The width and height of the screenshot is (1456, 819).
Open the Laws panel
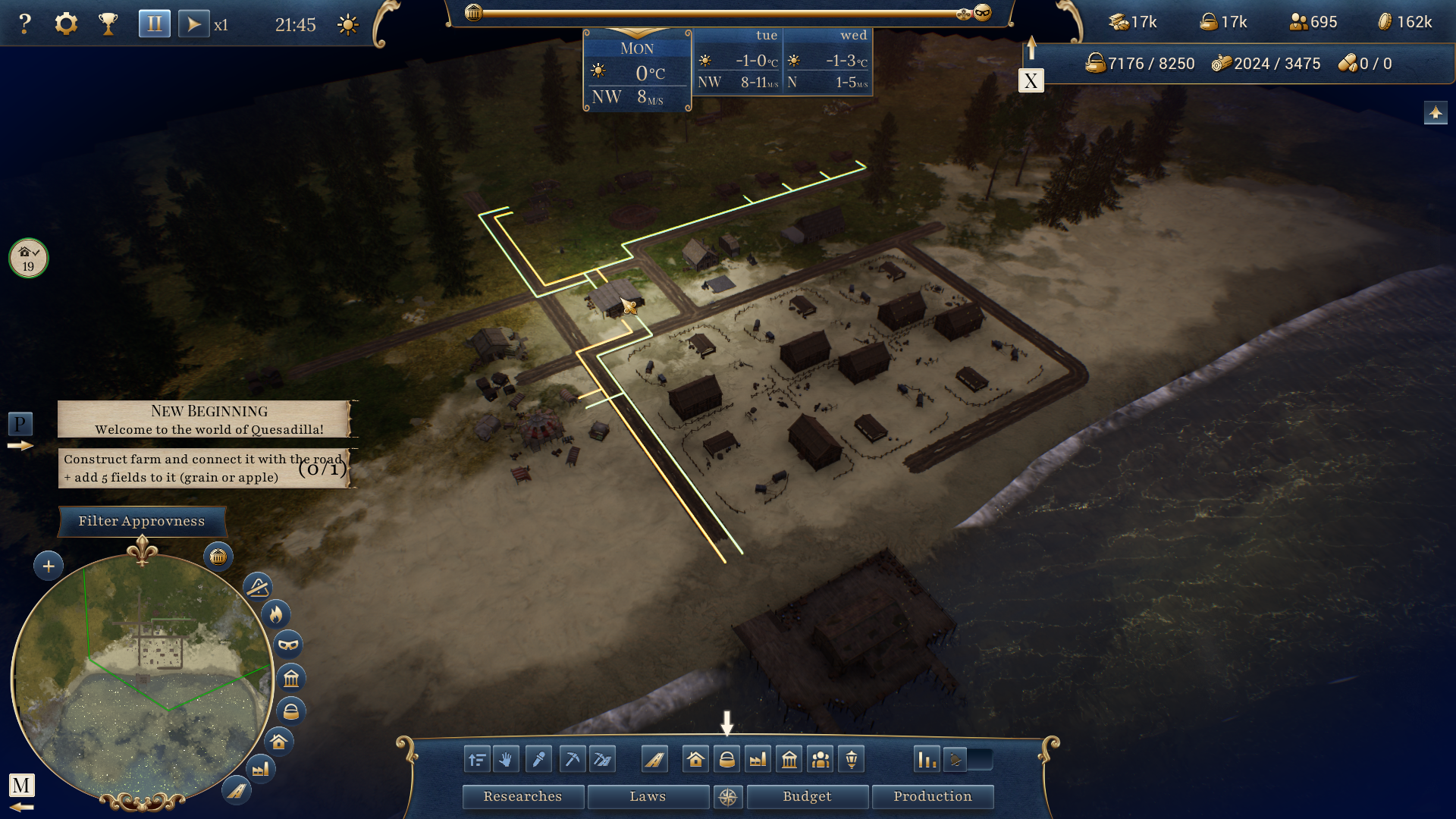(648, 796)
